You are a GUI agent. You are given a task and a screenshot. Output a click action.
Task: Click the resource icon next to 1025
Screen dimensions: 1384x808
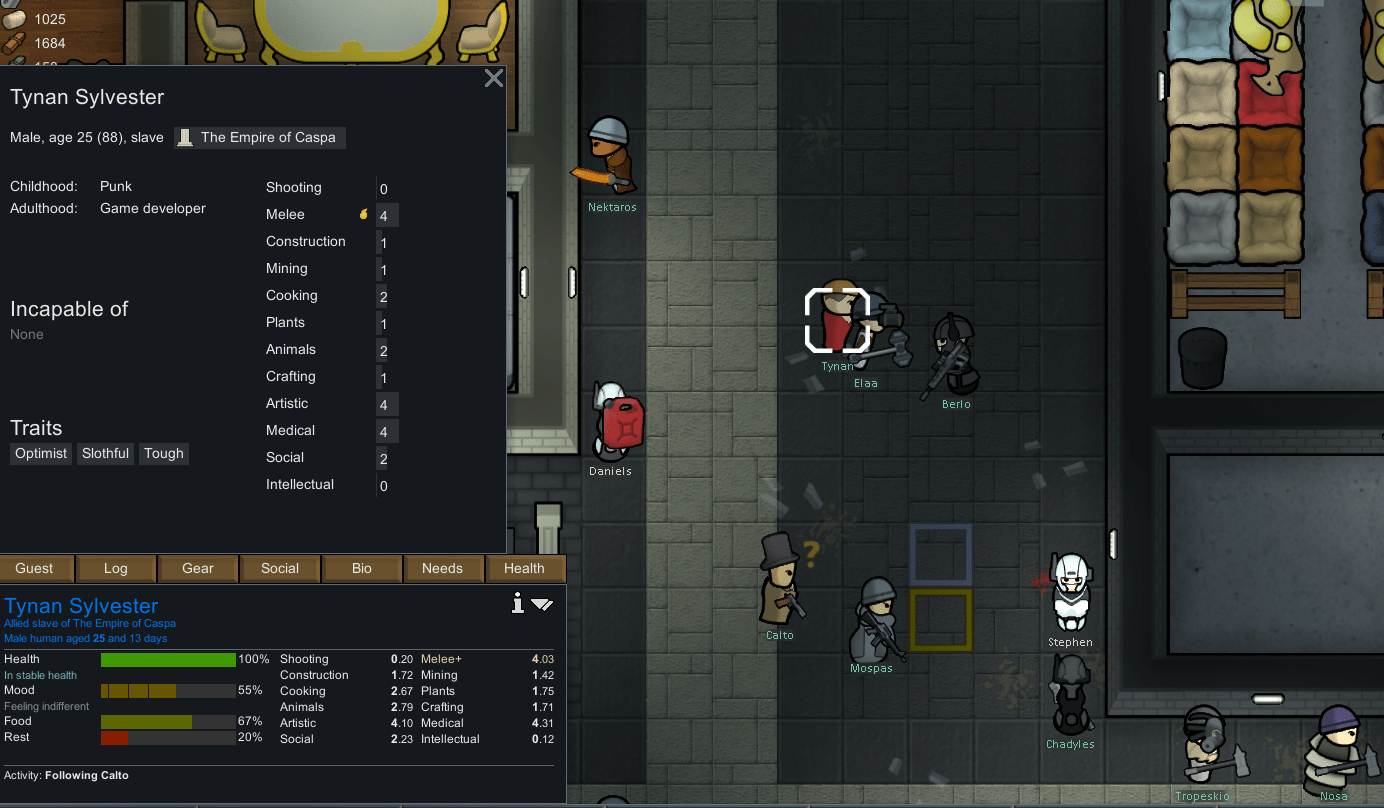pyautogui.click(x=14, y=18)
